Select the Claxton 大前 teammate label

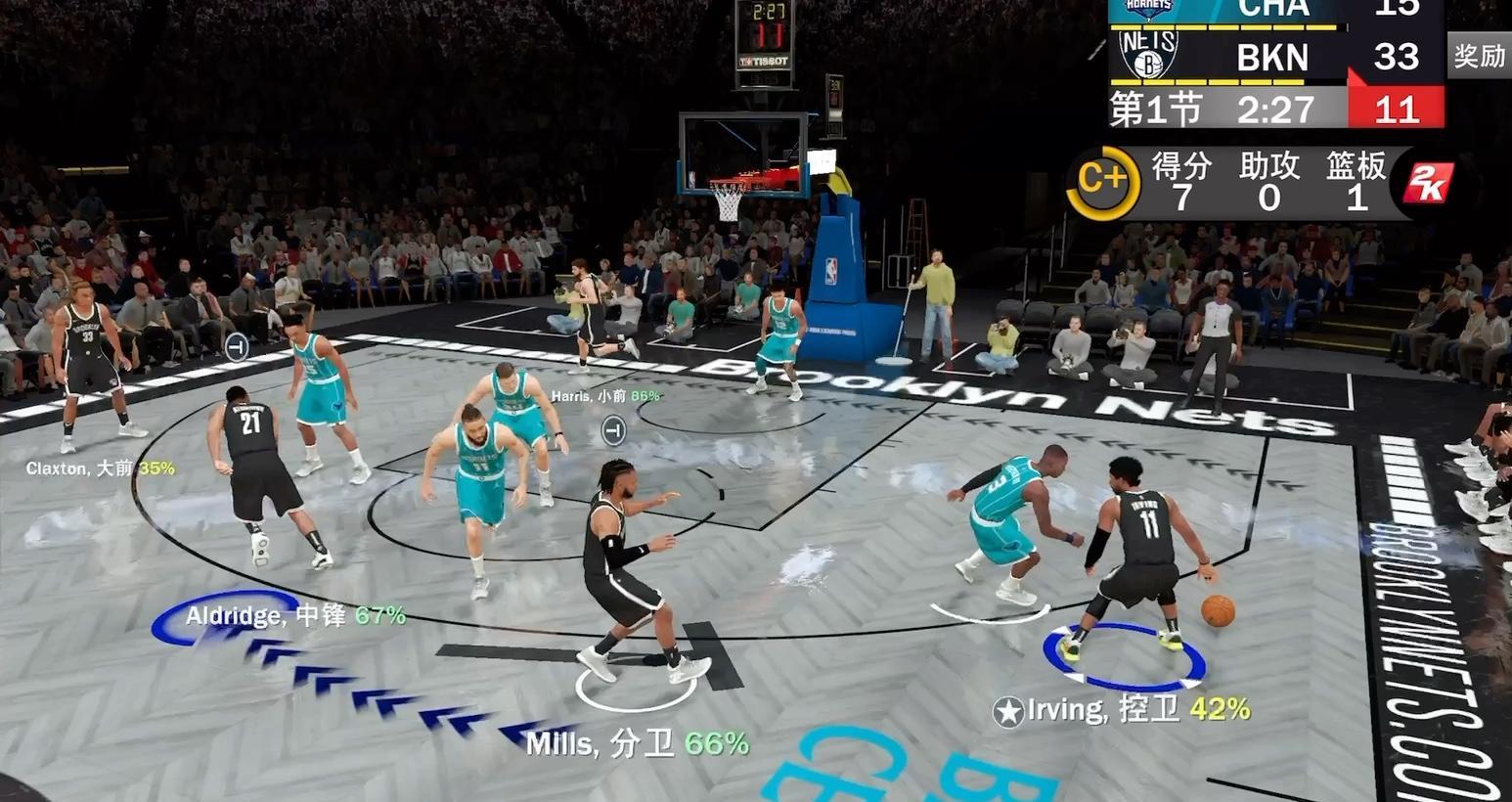coord(100,468)
